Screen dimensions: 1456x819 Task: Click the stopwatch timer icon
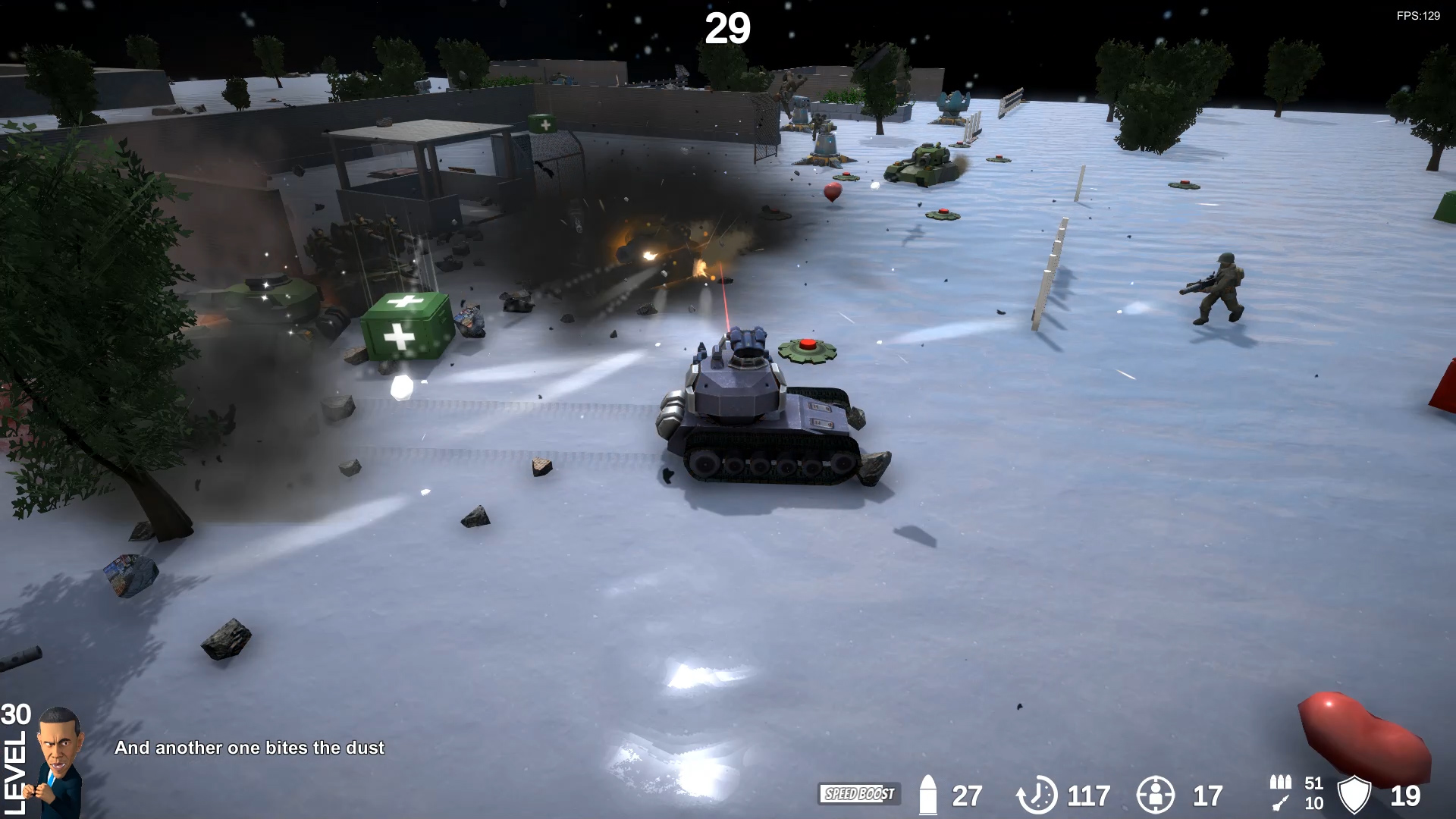click(1037, 796)
